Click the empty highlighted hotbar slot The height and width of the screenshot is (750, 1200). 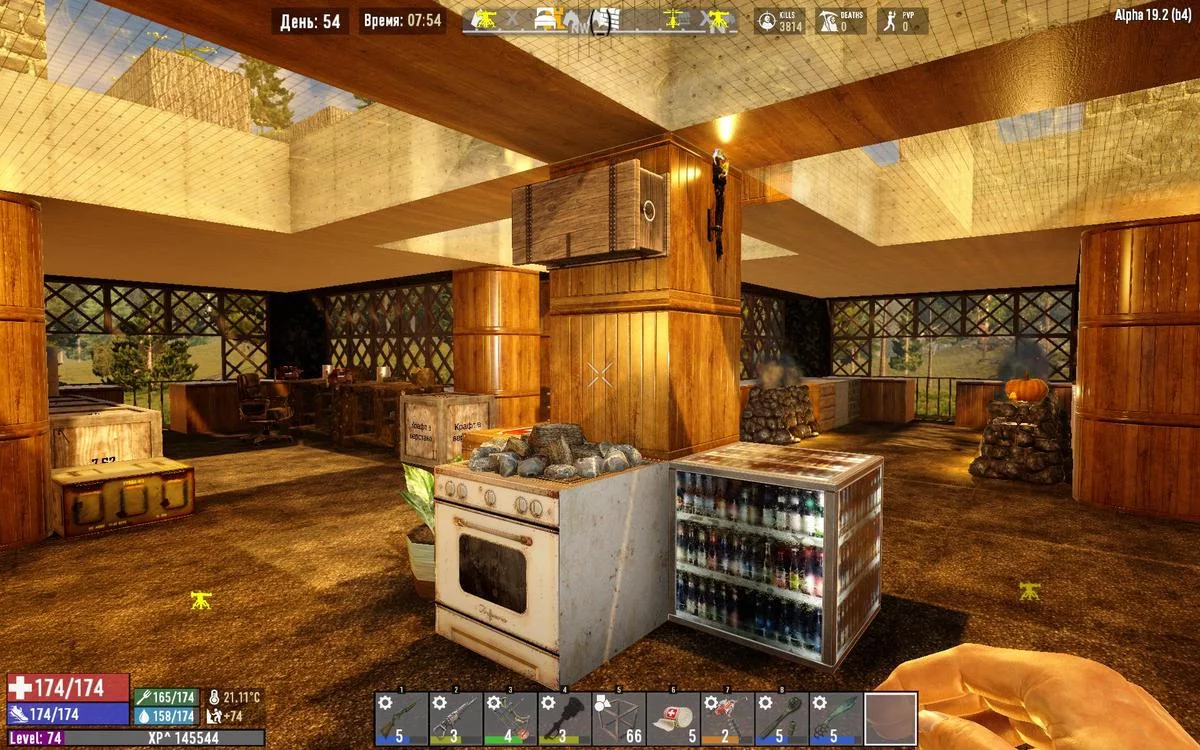click(x=890, y=718)
